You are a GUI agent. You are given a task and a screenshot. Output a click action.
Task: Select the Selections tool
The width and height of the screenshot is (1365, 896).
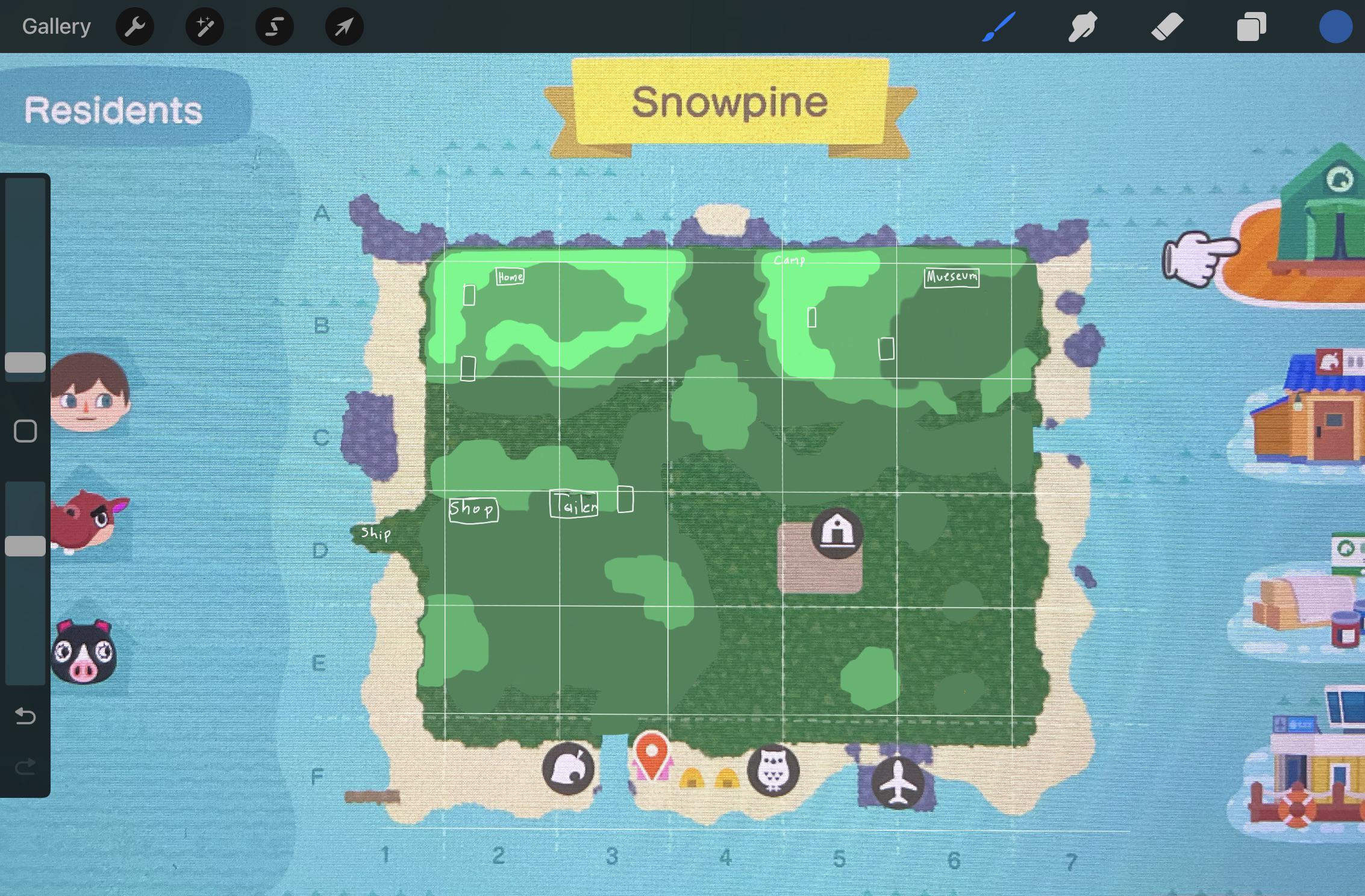point(274,26)
